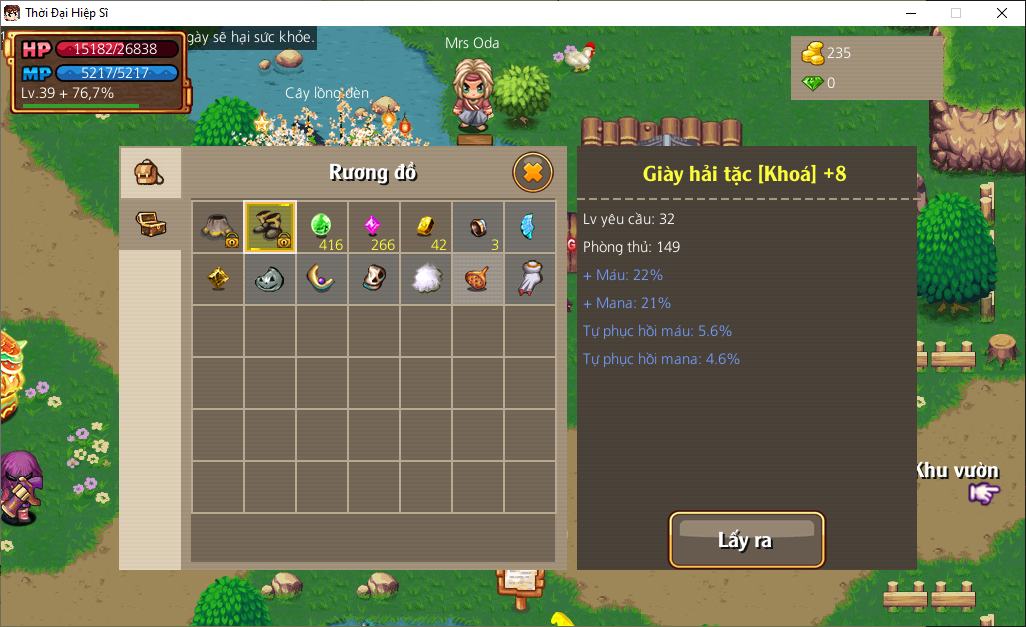
Task: Pick the crescent moon amulet item
Action: [x=322, y=279]
